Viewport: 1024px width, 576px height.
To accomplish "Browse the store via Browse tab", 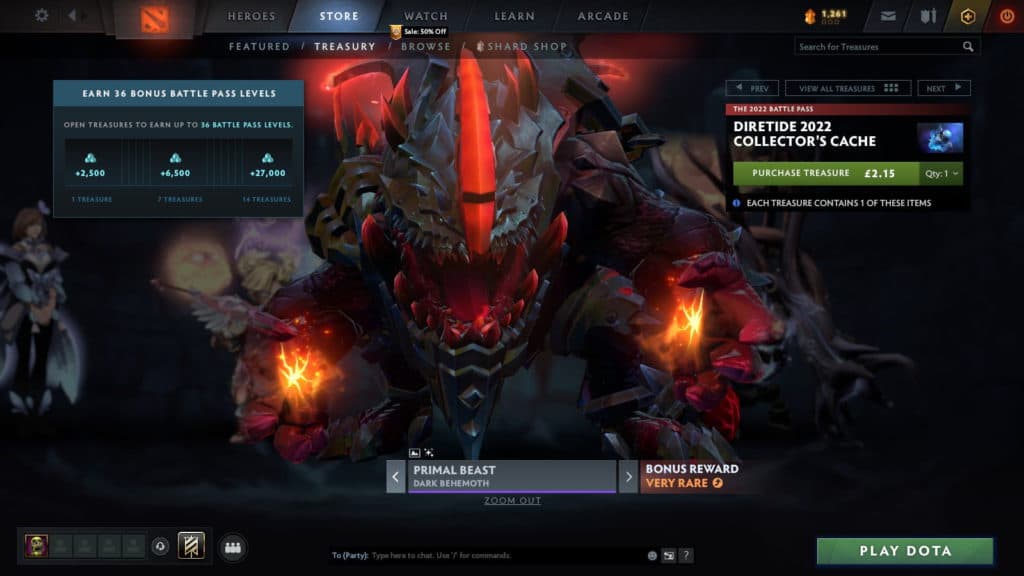I will tap(426, 46).
